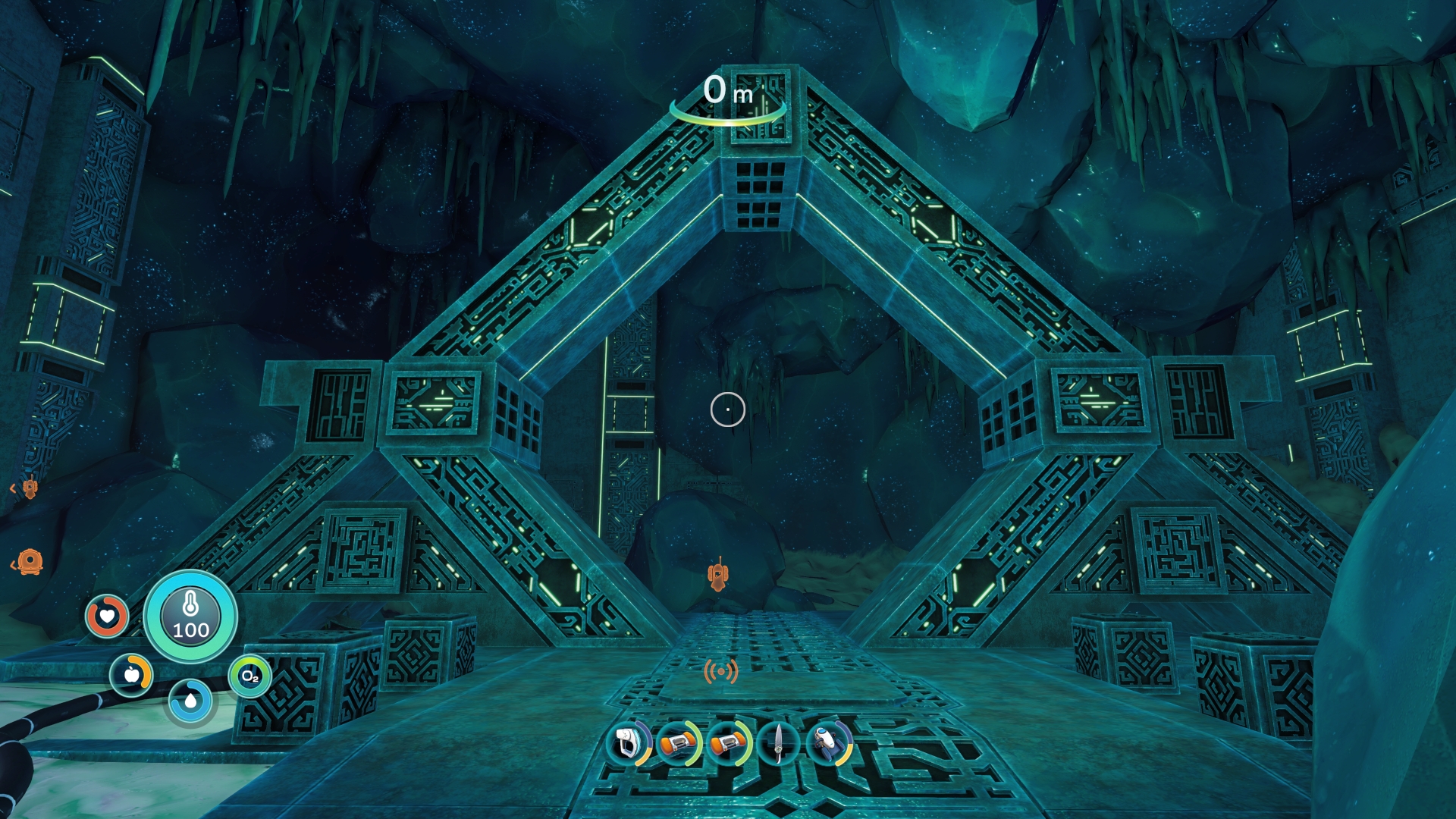1456x819 pixels.
Task: Choose the Seaglide hotbar slot
Action: (829, 744)
